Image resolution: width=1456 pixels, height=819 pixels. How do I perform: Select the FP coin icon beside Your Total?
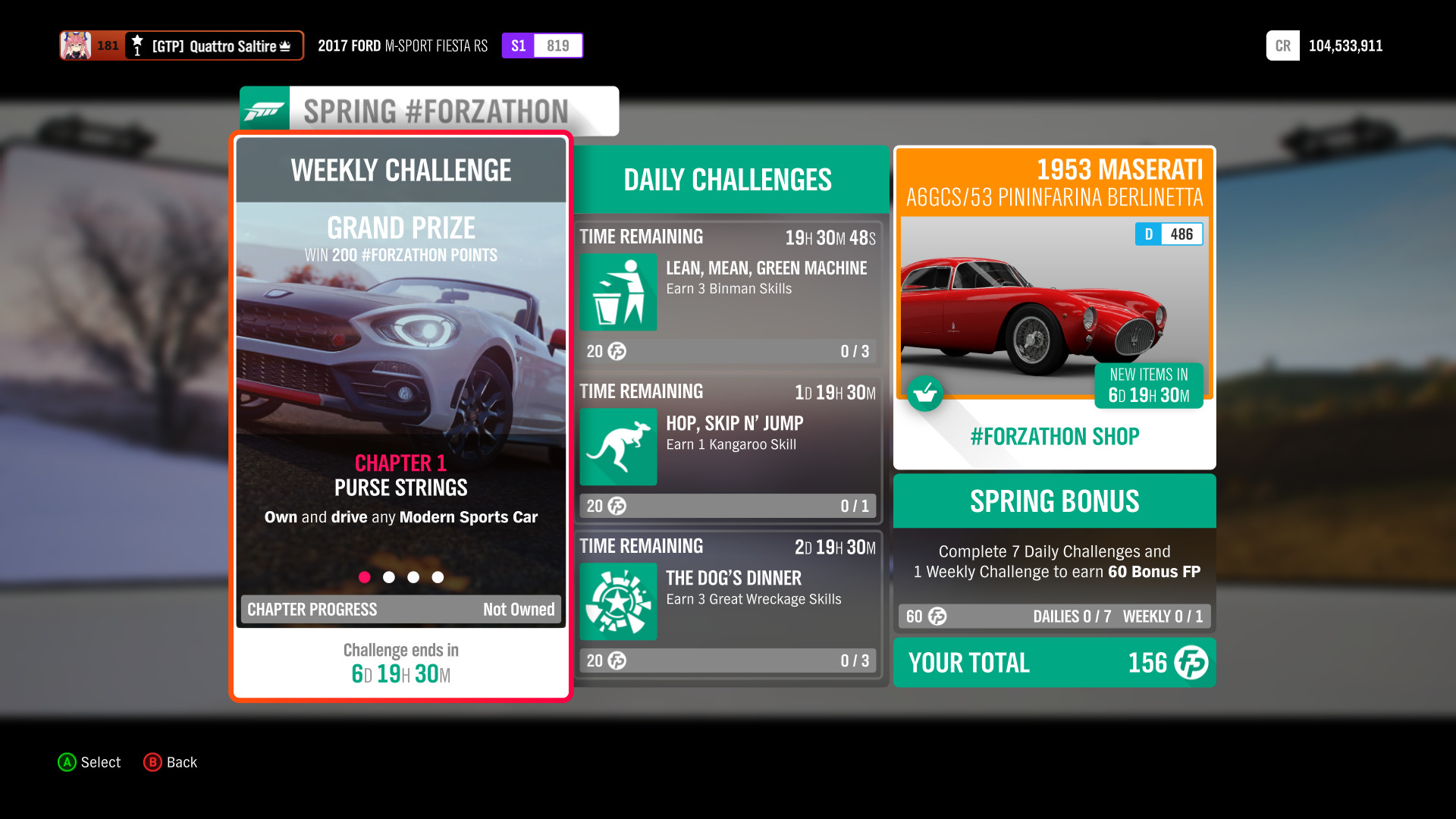1190,663
